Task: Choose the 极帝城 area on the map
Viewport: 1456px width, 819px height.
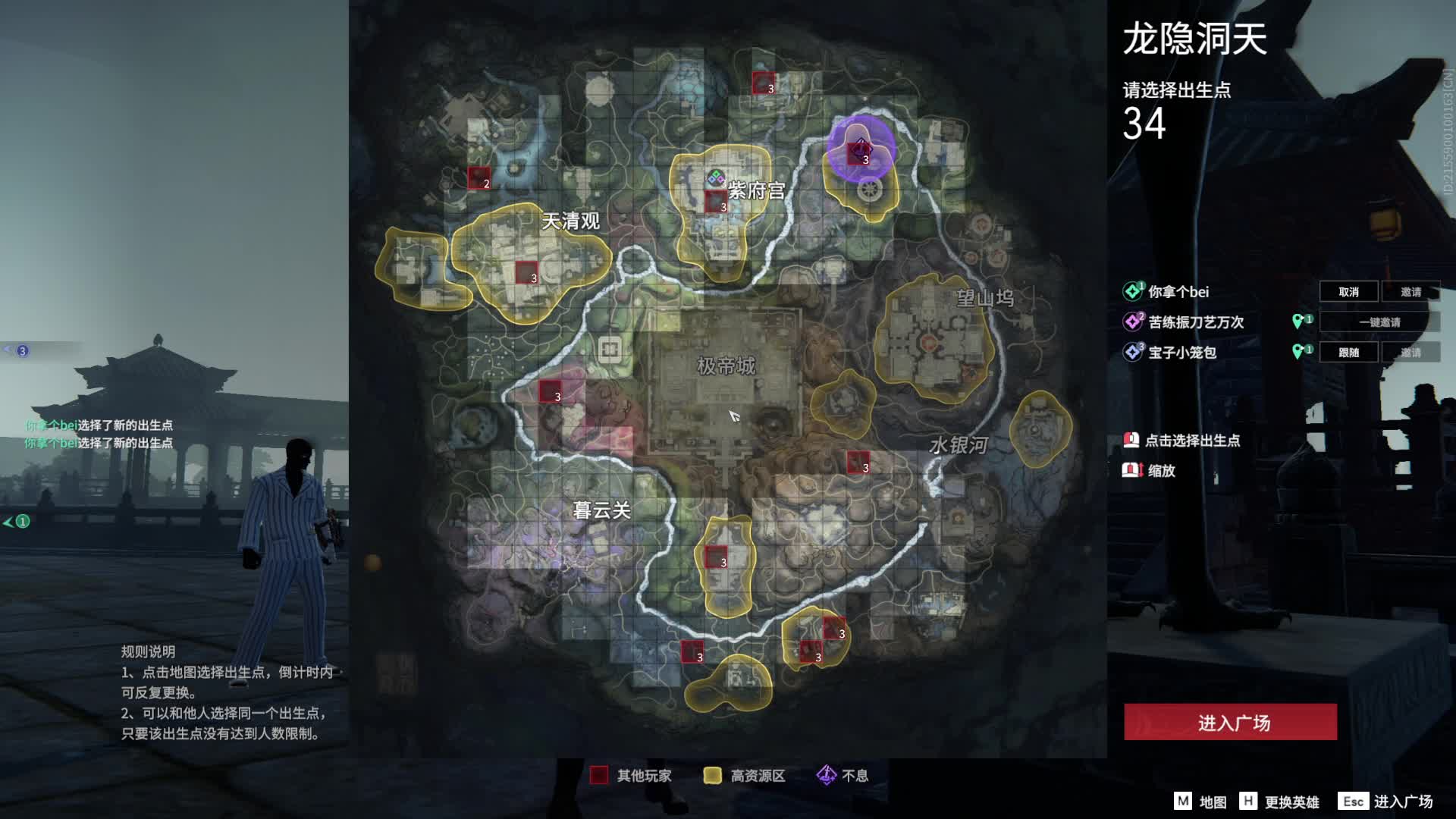Action: [x=726, y=366]
